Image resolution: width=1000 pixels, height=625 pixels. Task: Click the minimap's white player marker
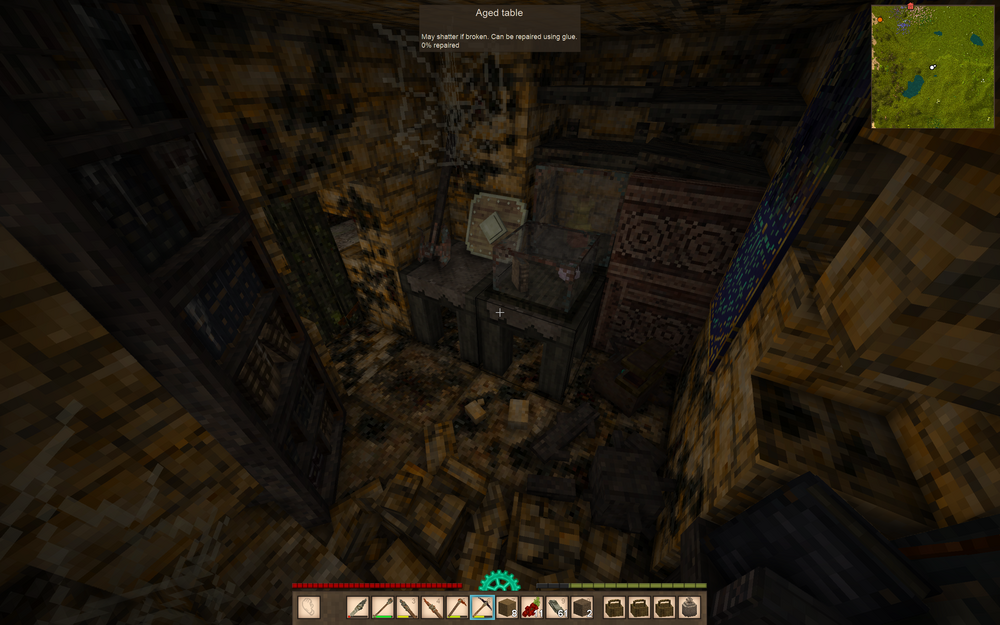click(x=933, y=67)
